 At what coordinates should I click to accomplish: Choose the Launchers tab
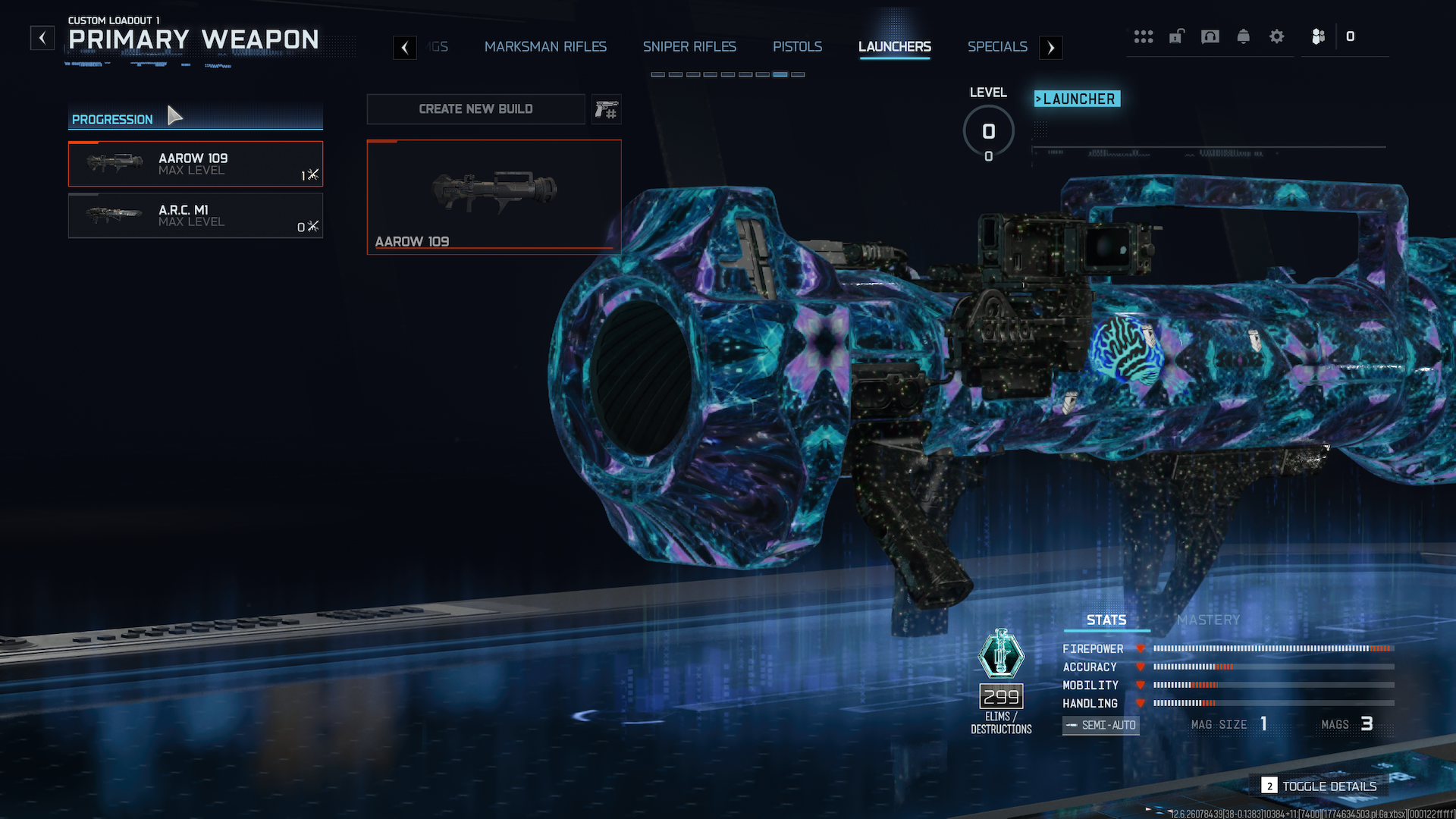click(x=894, y=47)
